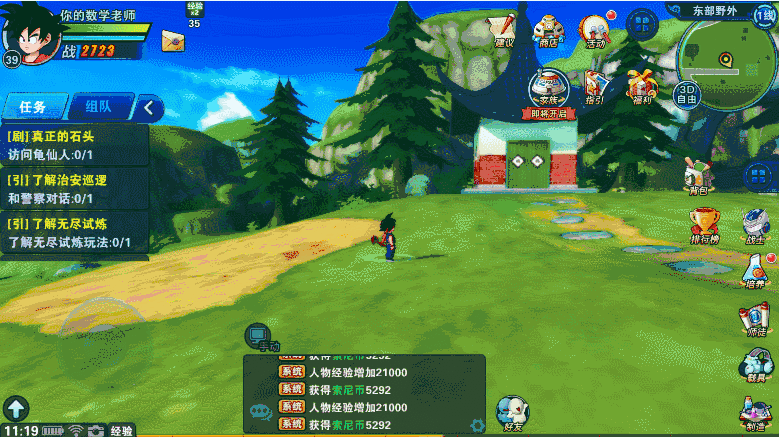
Task: Open the 活动 events menu
Action: click(x=596, y=30)
